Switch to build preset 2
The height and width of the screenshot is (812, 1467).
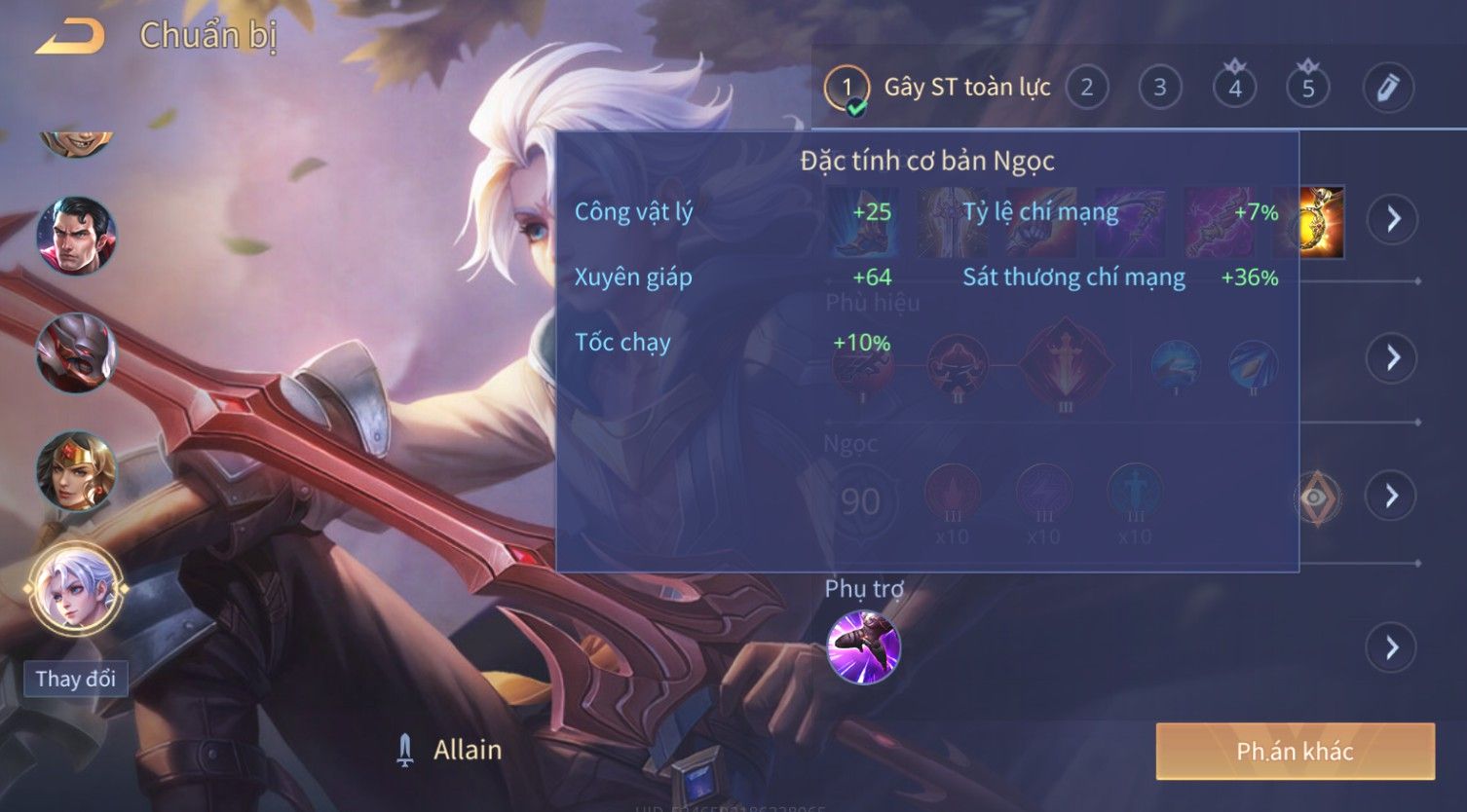[x=1086, y=89]
